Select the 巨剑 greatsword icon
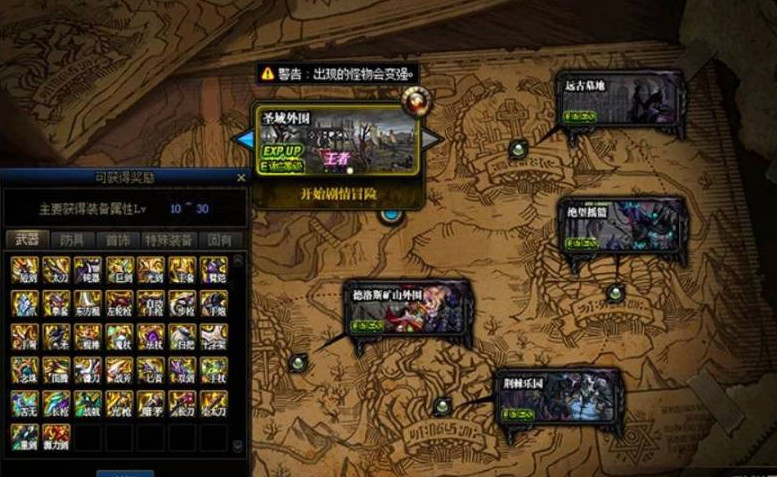 120,270
